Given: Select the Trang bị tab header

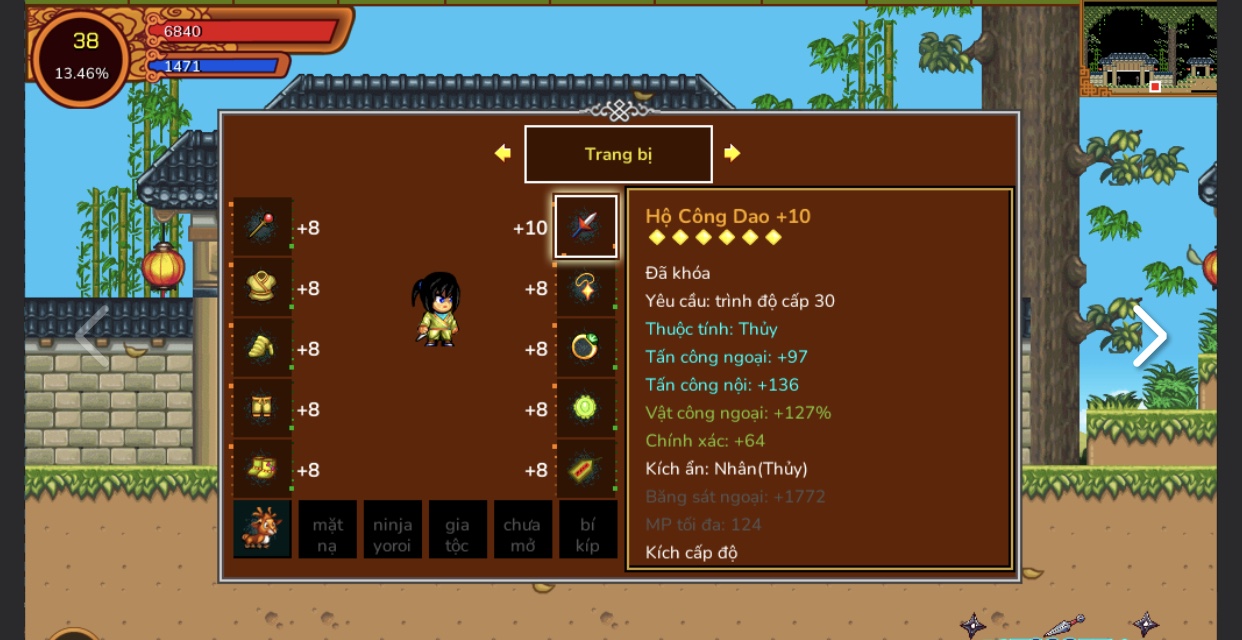Looking at the screenshot, I should tap(618, 154).
